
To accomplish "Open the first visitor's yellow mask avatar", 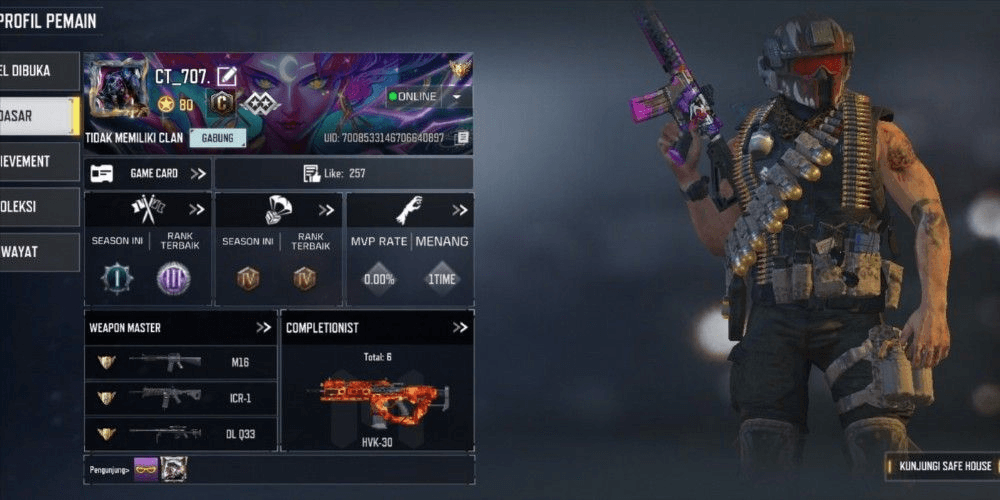I will (x=146, y=467).
